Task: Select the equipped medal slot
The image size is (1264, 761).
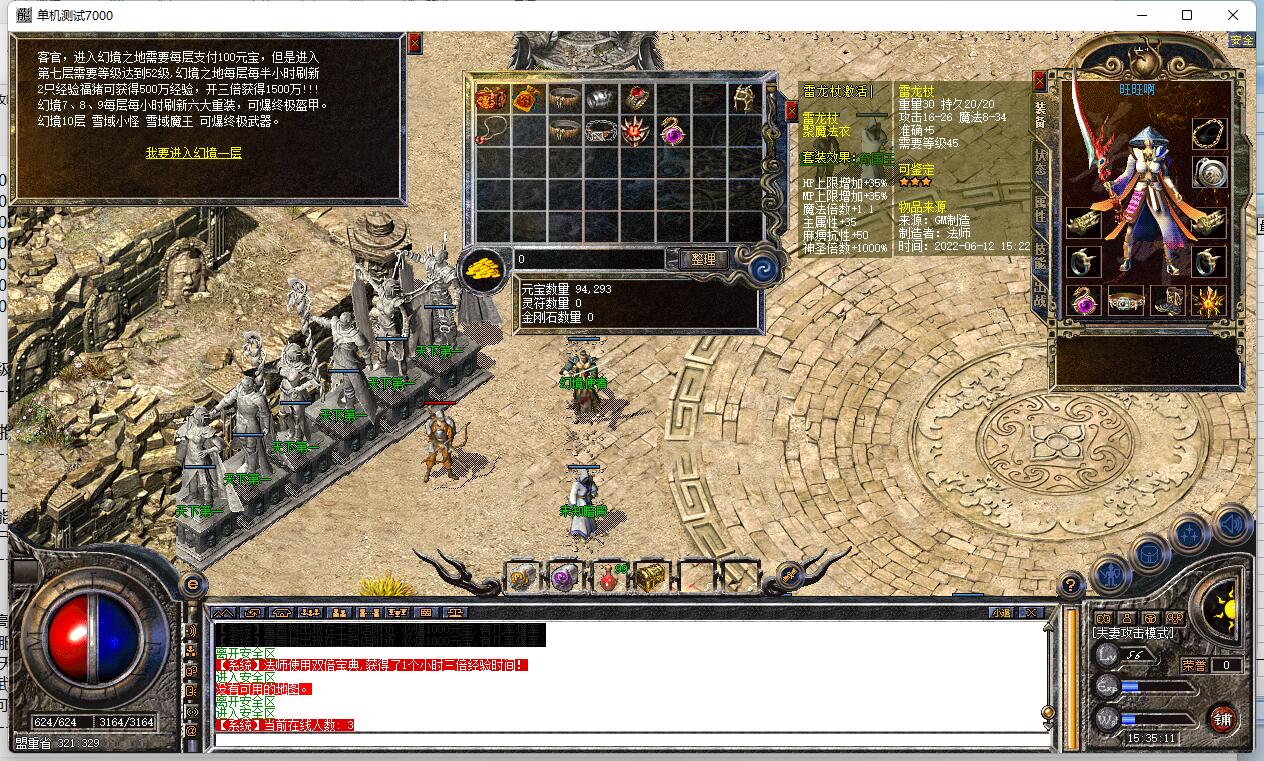Action: click(1209, 172)
